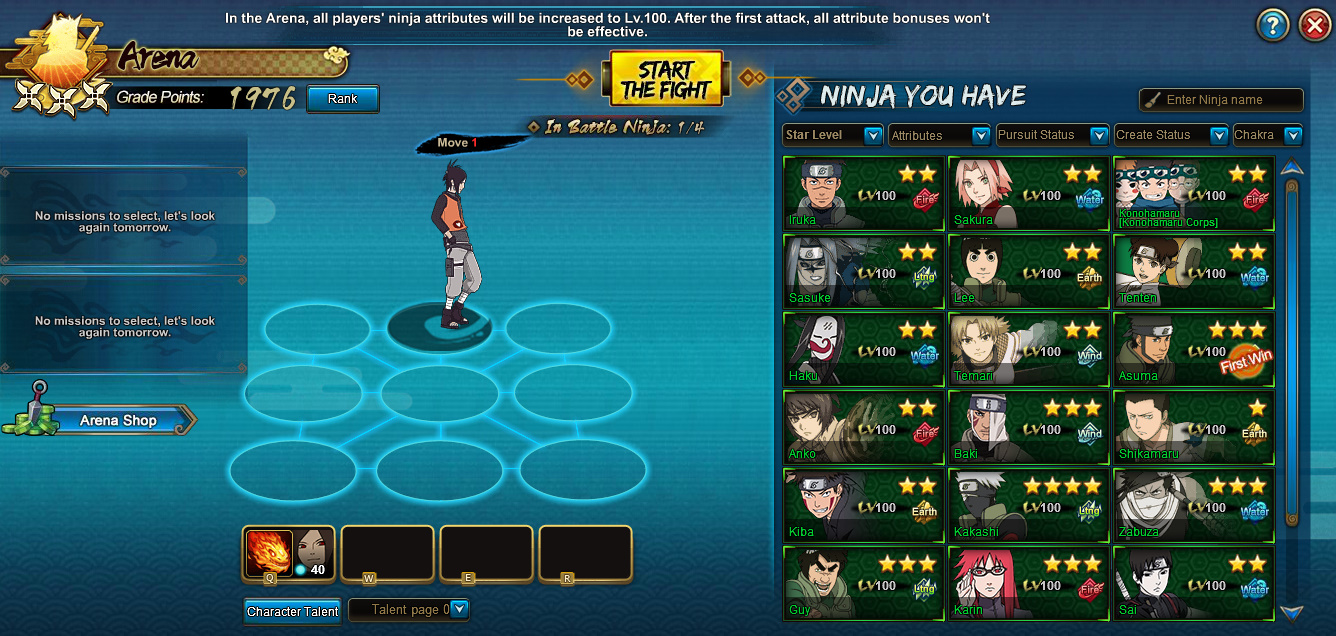Open the help question mark
This screenshot has height=636, width=1336.
click(x=1272, y=26)
